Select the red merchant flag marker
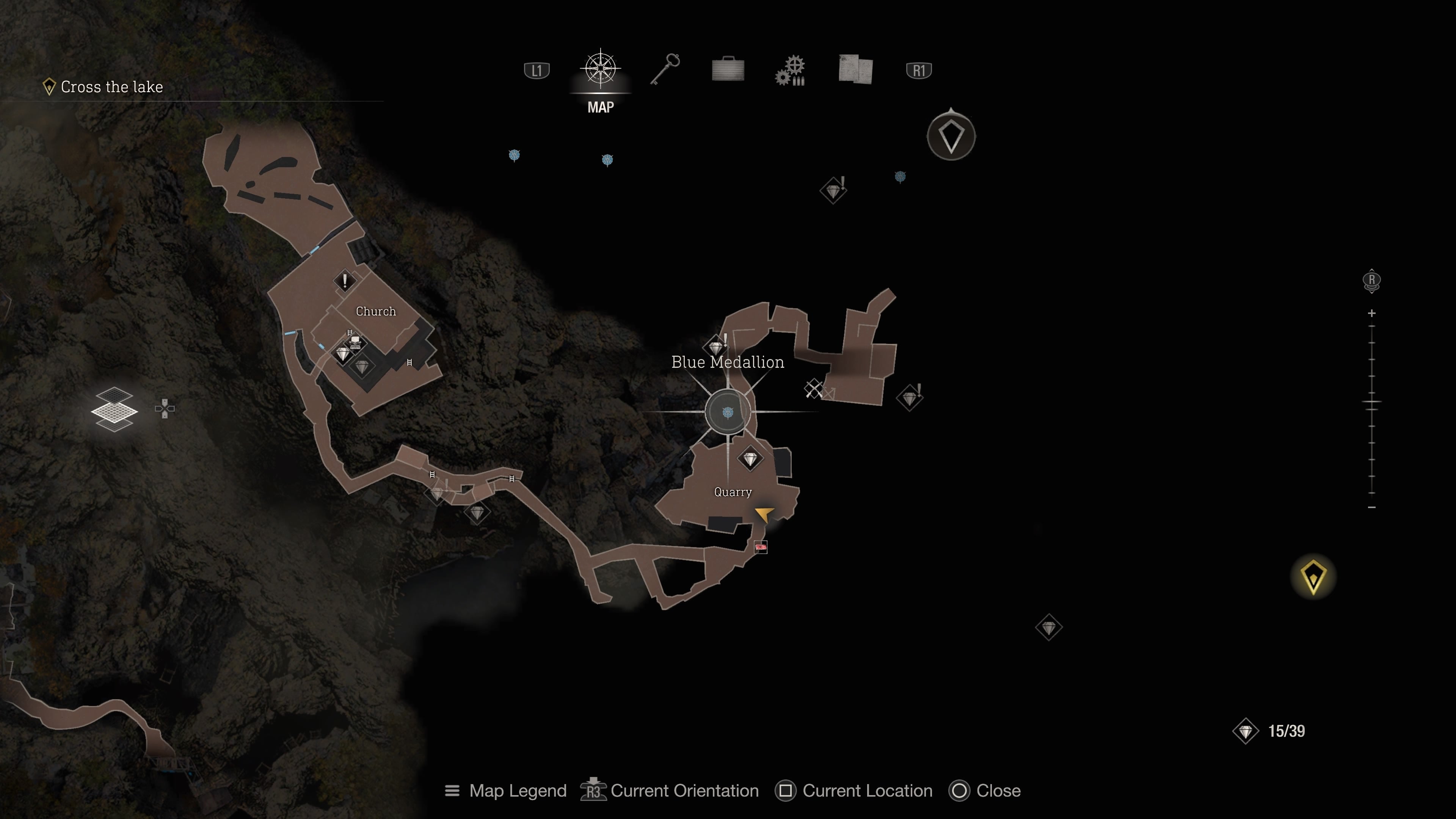Image resolution: width=1456 pixels, height=819 pixels. pos(761,547)
